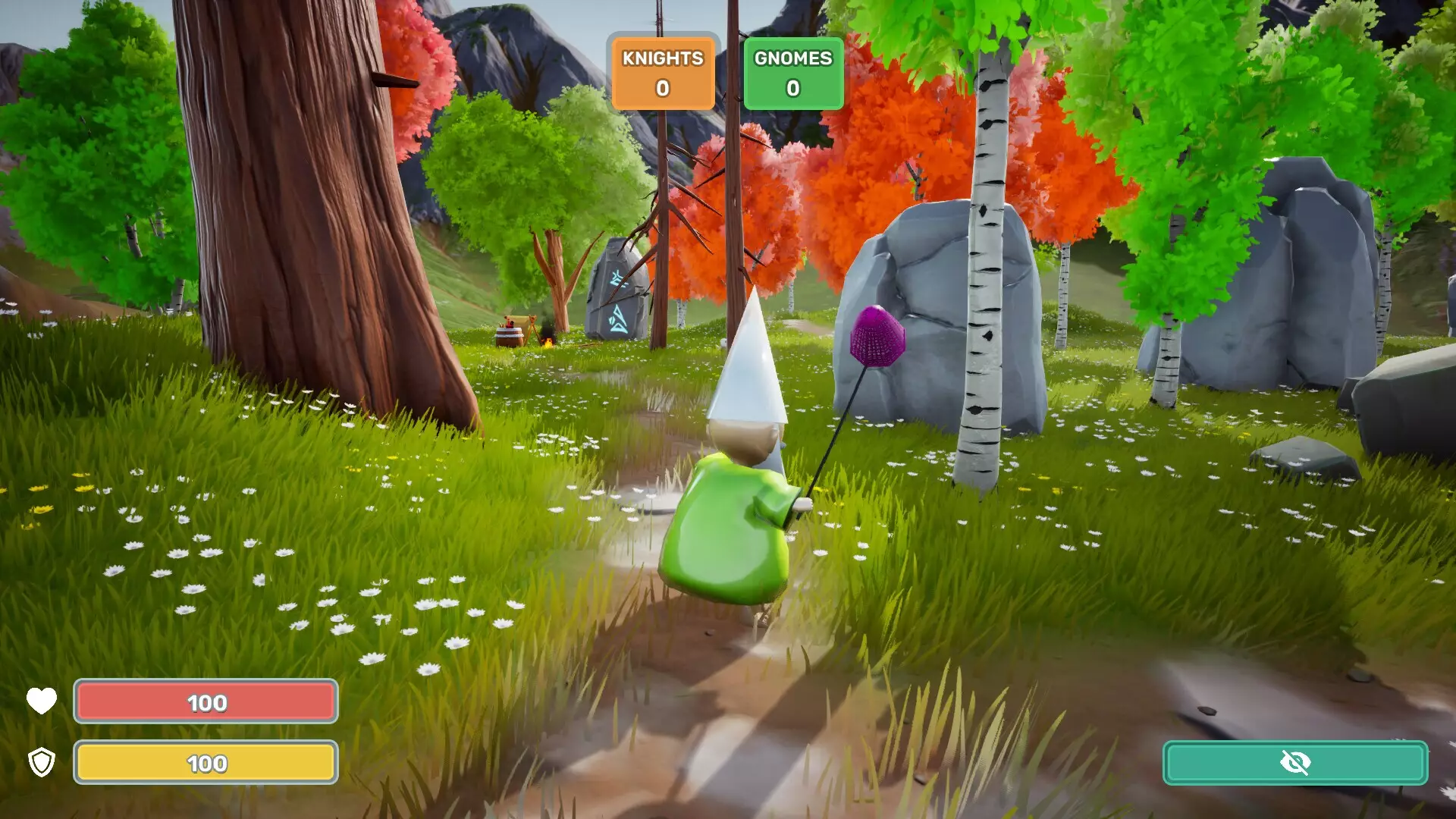Expand the GNOMES score panel
Viewport: 1456px width, 819px height.
[x=792, y=72]
